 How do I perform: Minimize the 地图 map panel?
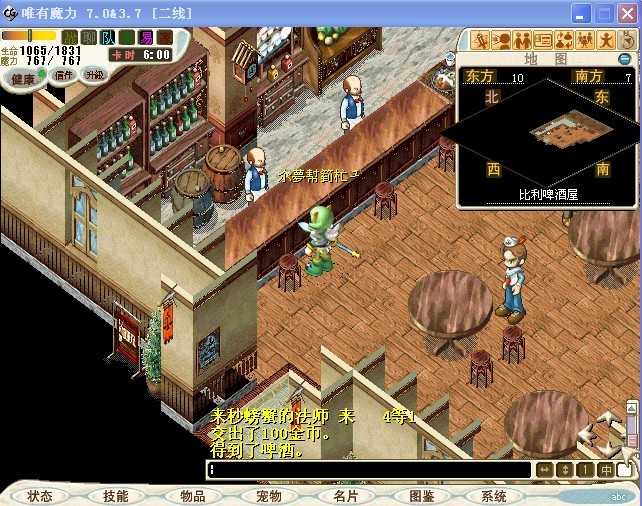point(625,59)
